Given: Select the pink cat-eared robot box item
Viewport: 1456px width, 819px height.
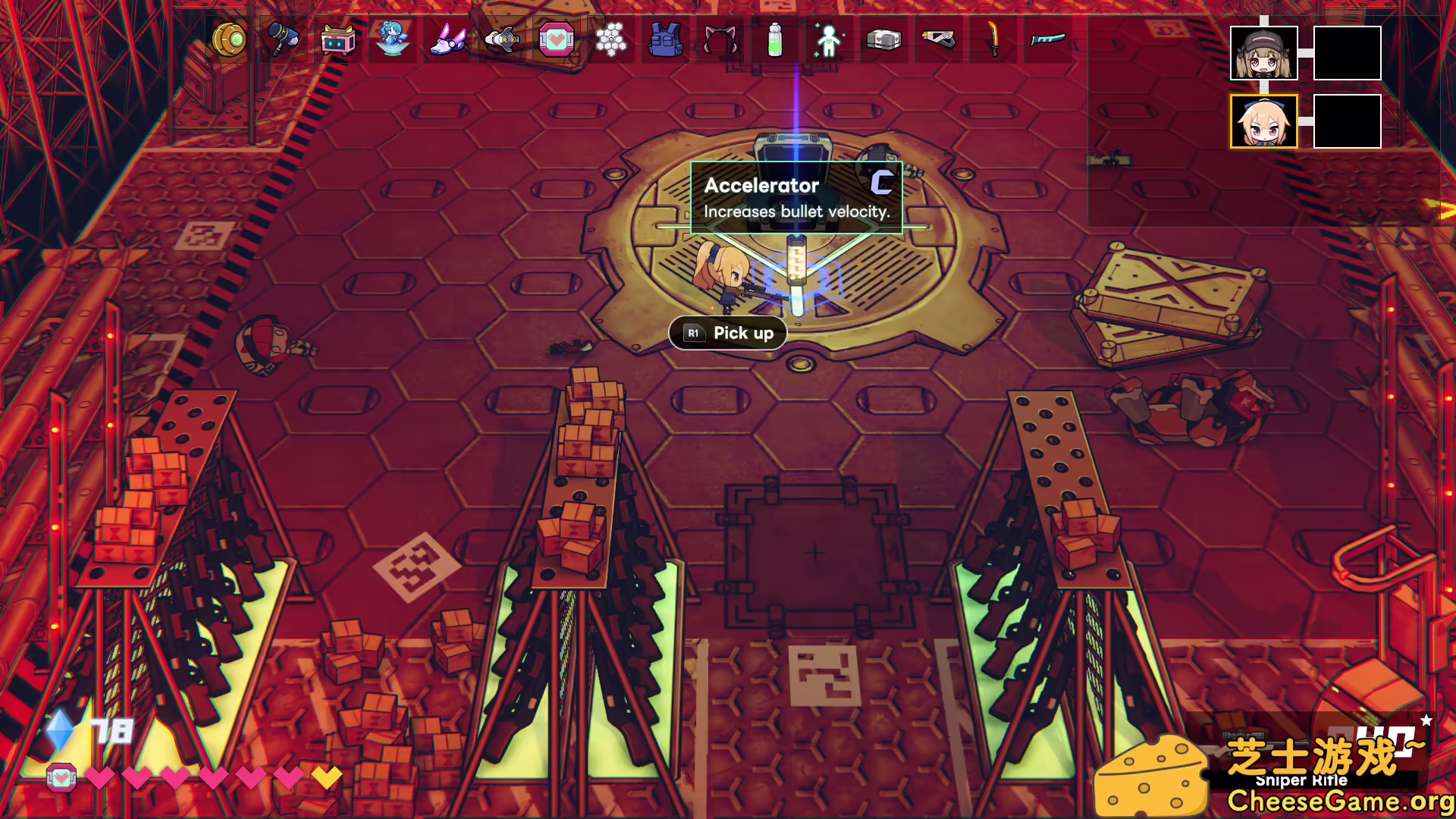Looking at the screenshot, I should coord(337,39).
